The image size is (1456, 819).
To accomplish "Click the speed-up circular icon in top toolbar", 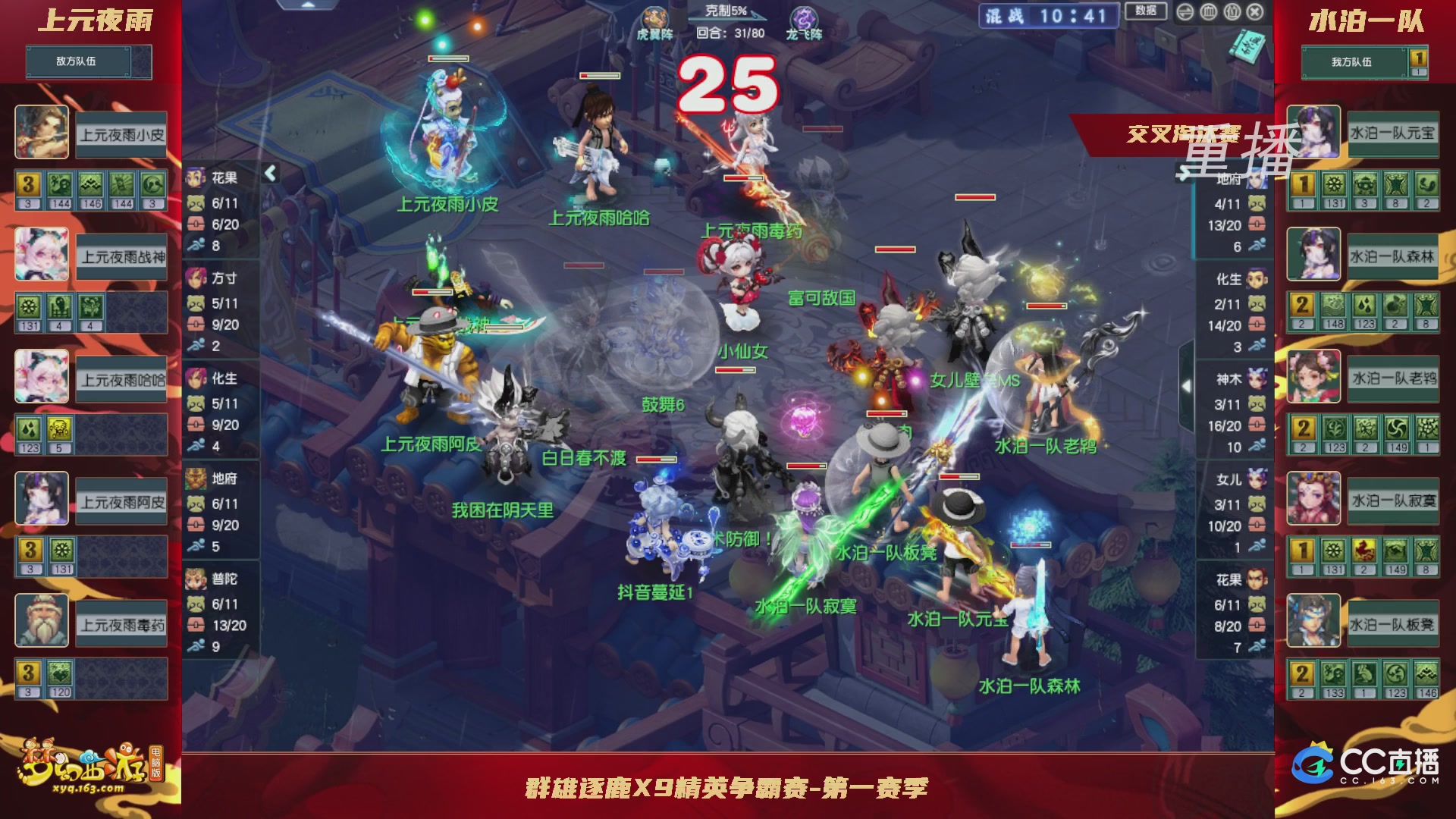I will coord(1185,11).
